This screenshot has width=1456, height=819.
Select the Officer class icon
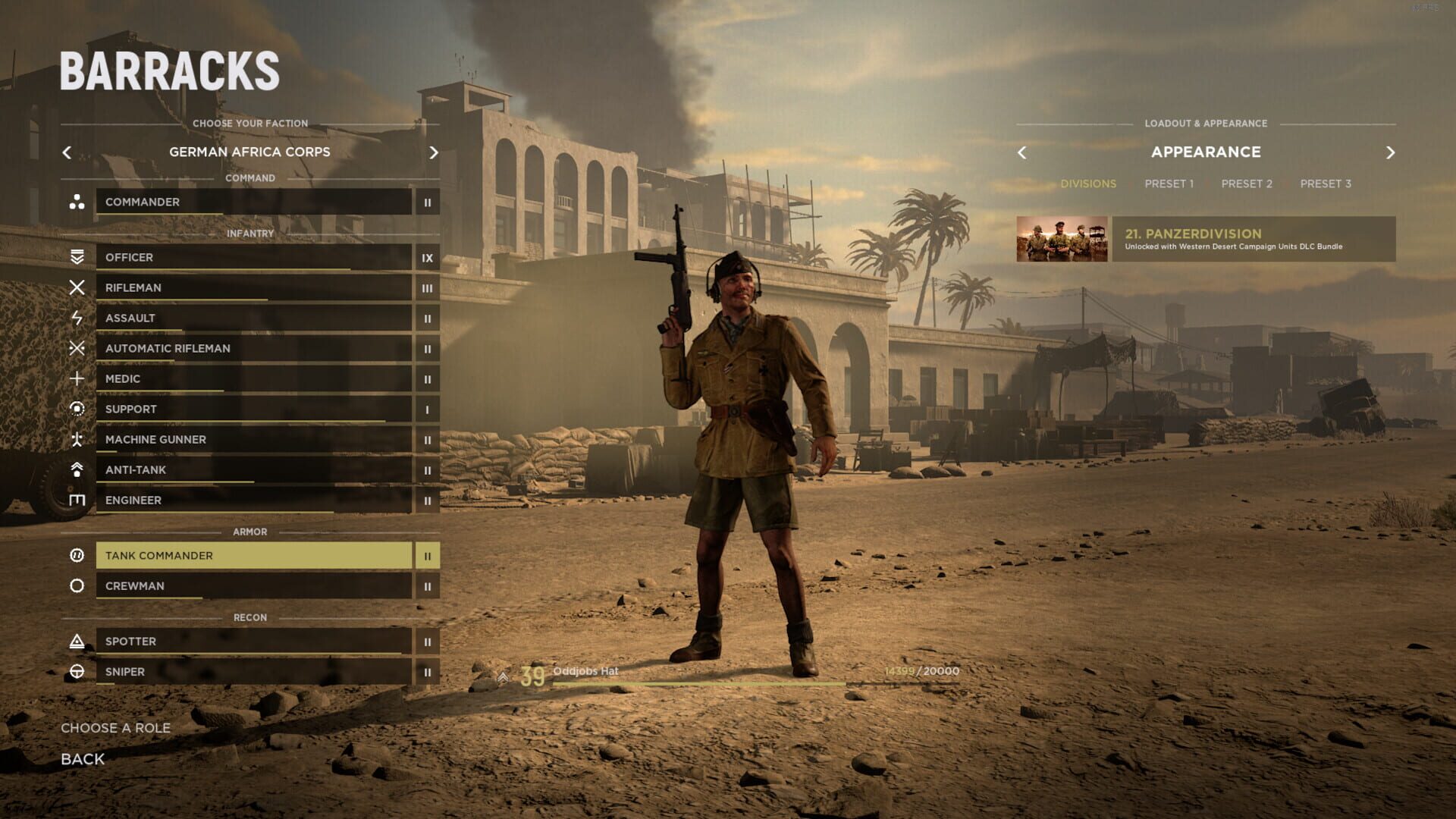tap(78, 257)
